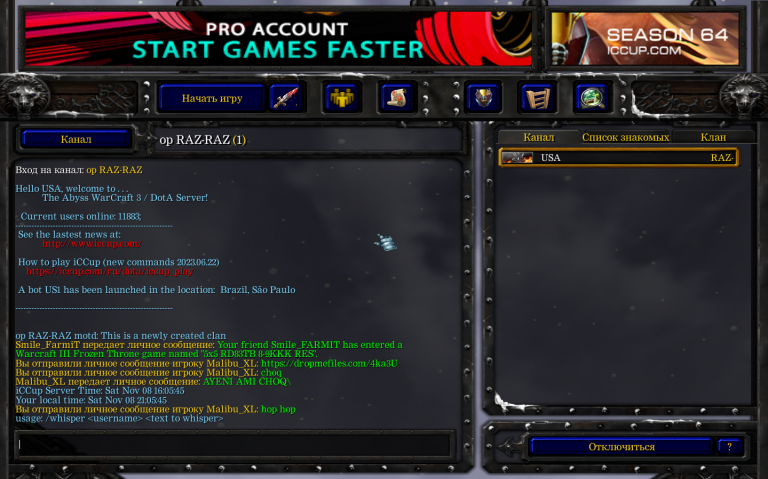Open the globe and magnifier icon

point(591,98)
